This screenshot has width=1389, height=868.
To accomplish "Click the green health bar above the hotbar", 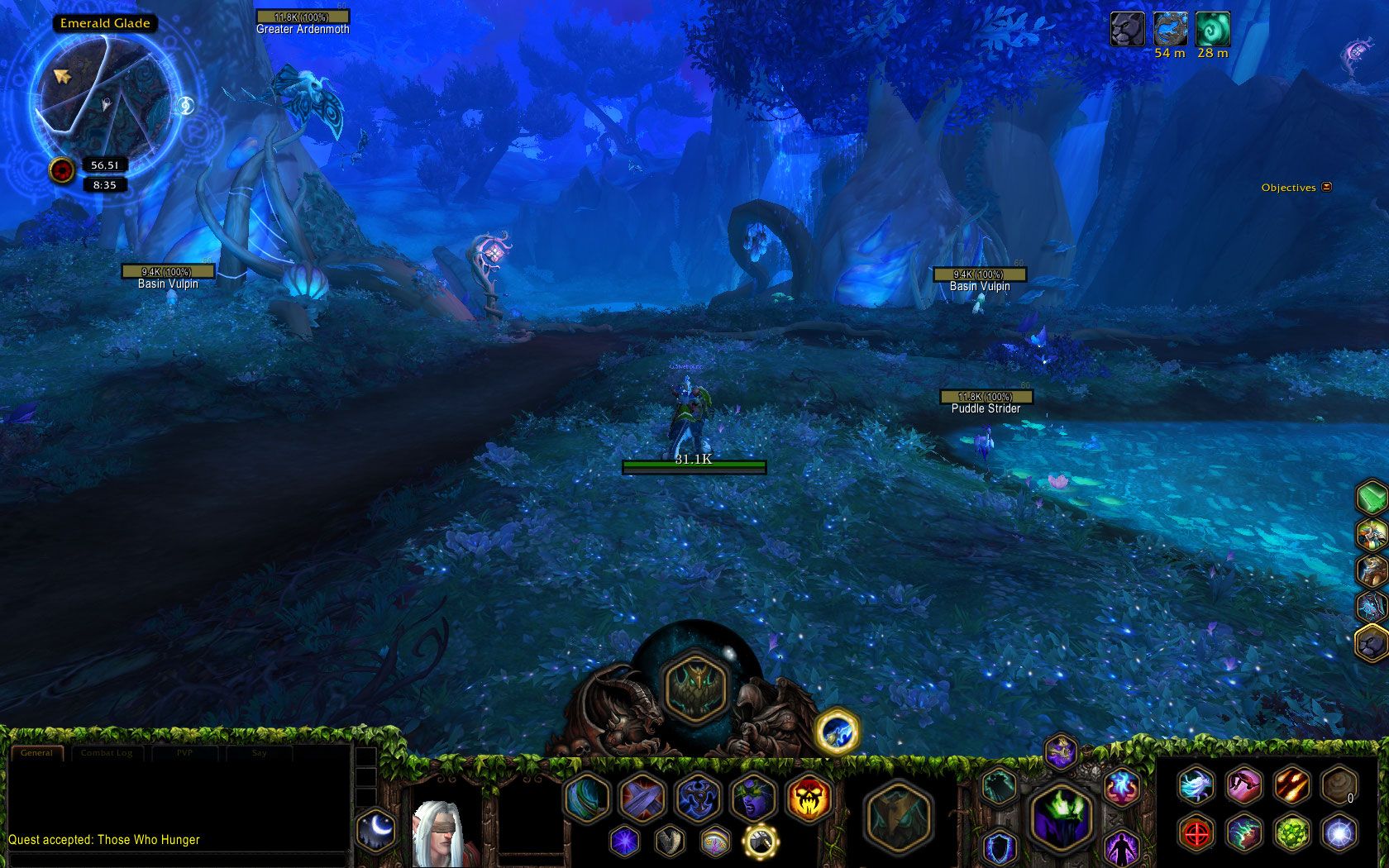I will click(693, 465).
